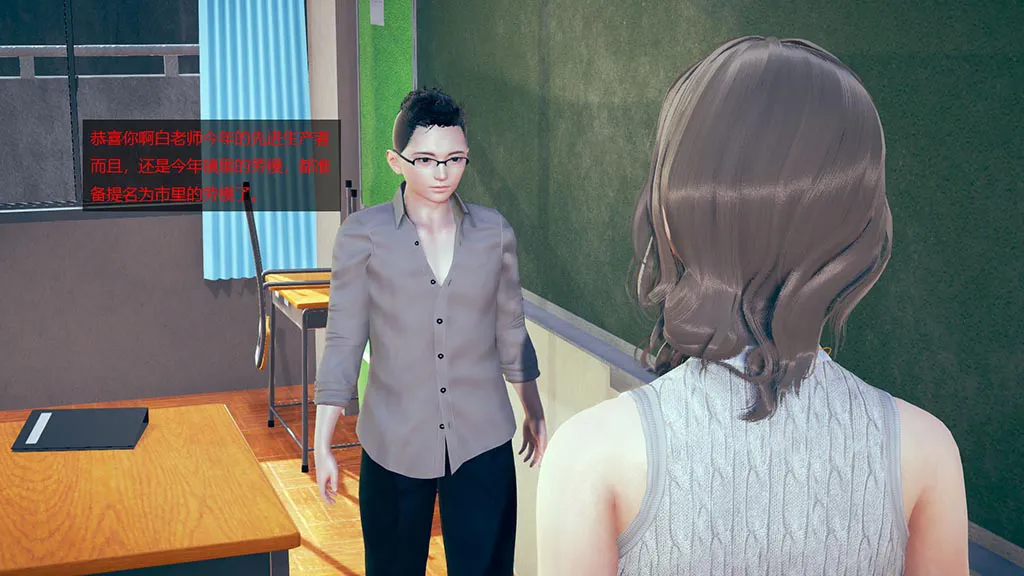Click the red dialogue text box to continue
Viewport: 1024px width, 576px height.
pos(211,165)
